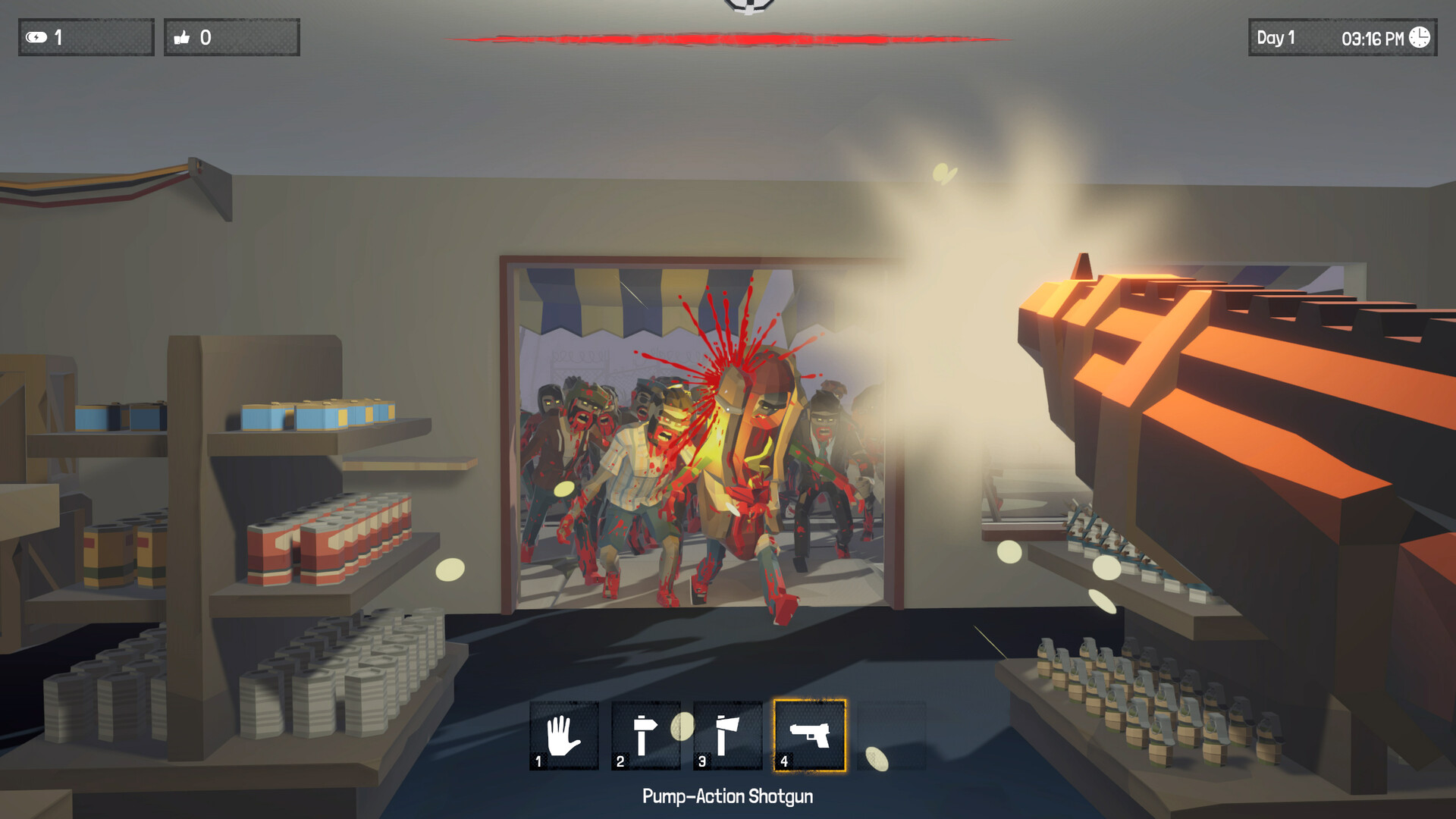This screenshot has height=819, width=1456.
Task: Select the Pump-Action Shotgun label text
Action: [728, 796]
